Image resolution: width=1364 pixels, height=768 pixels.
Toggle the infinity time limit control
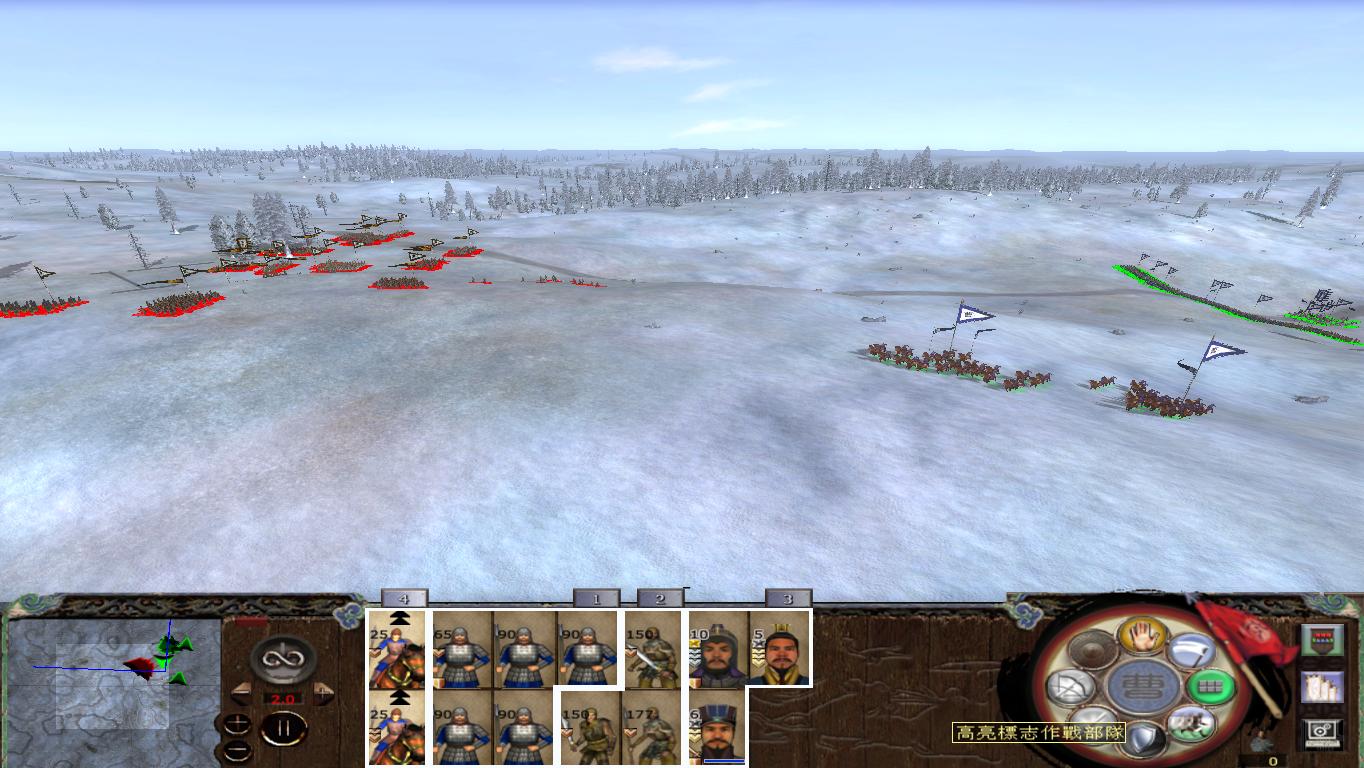(x=281, y=658)
